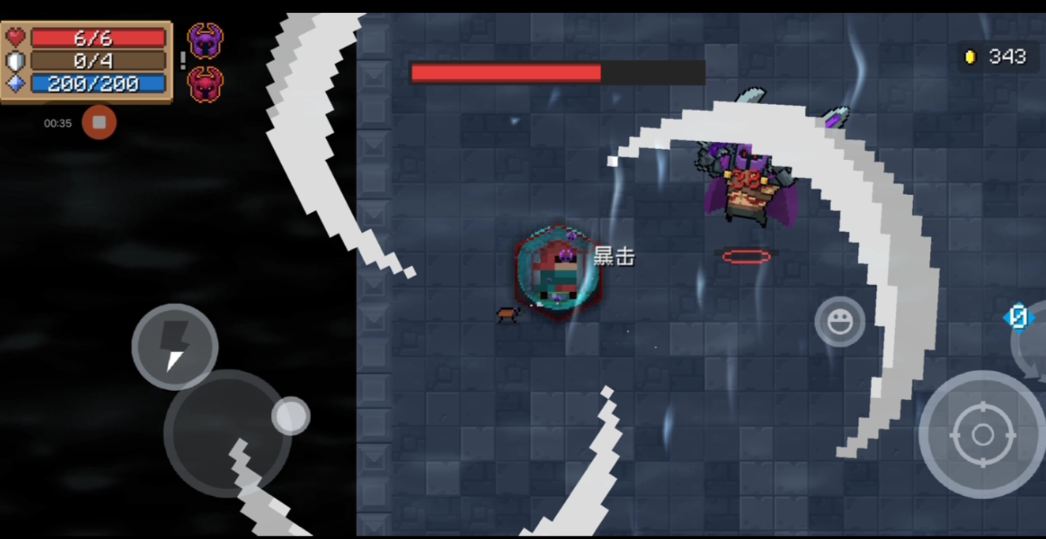This screenshot has height=539, width=1046.
Task: Select the purple demon mask buff icon
Action: click(205, 41)
